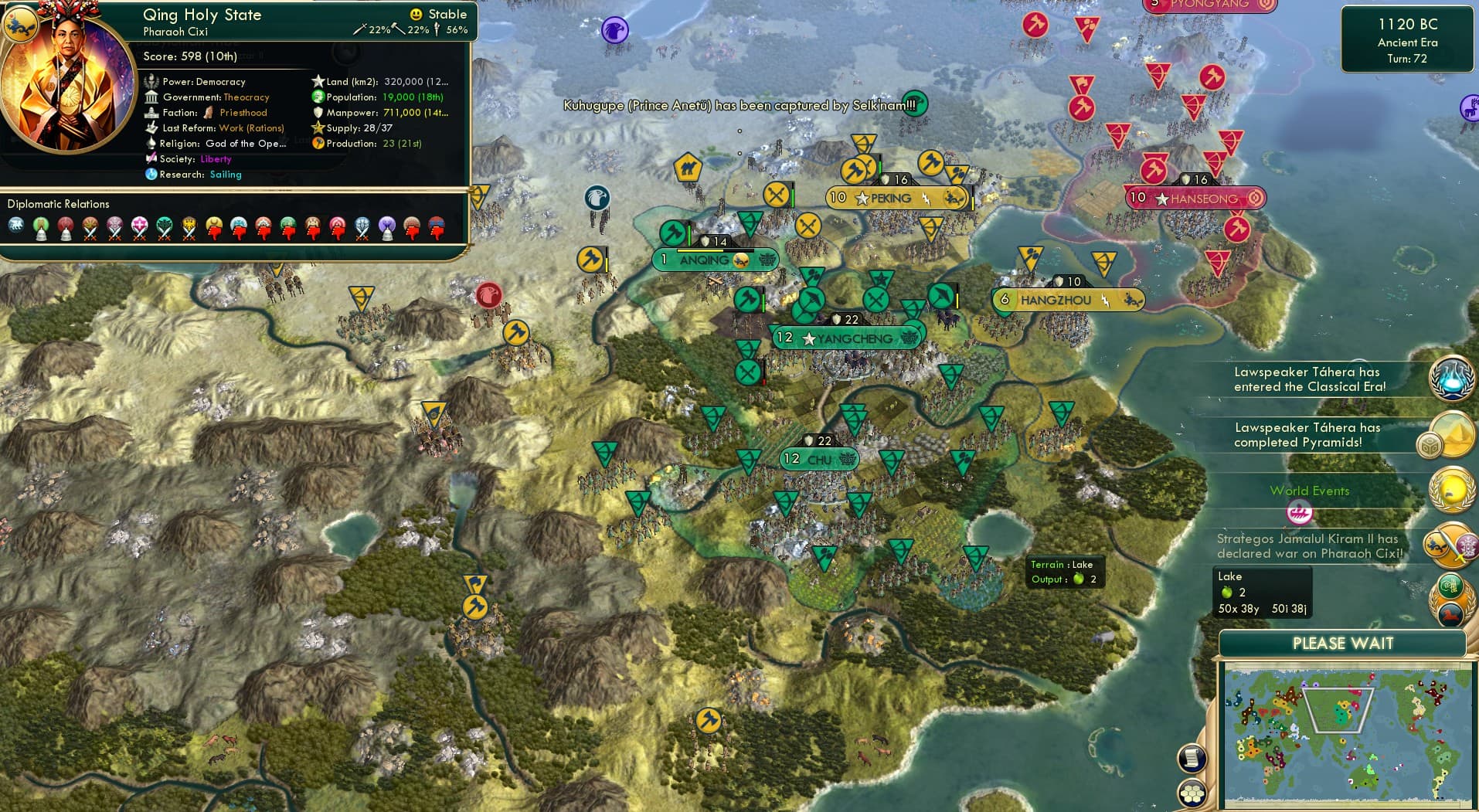Click the pink boat World Events icon

1299,511
